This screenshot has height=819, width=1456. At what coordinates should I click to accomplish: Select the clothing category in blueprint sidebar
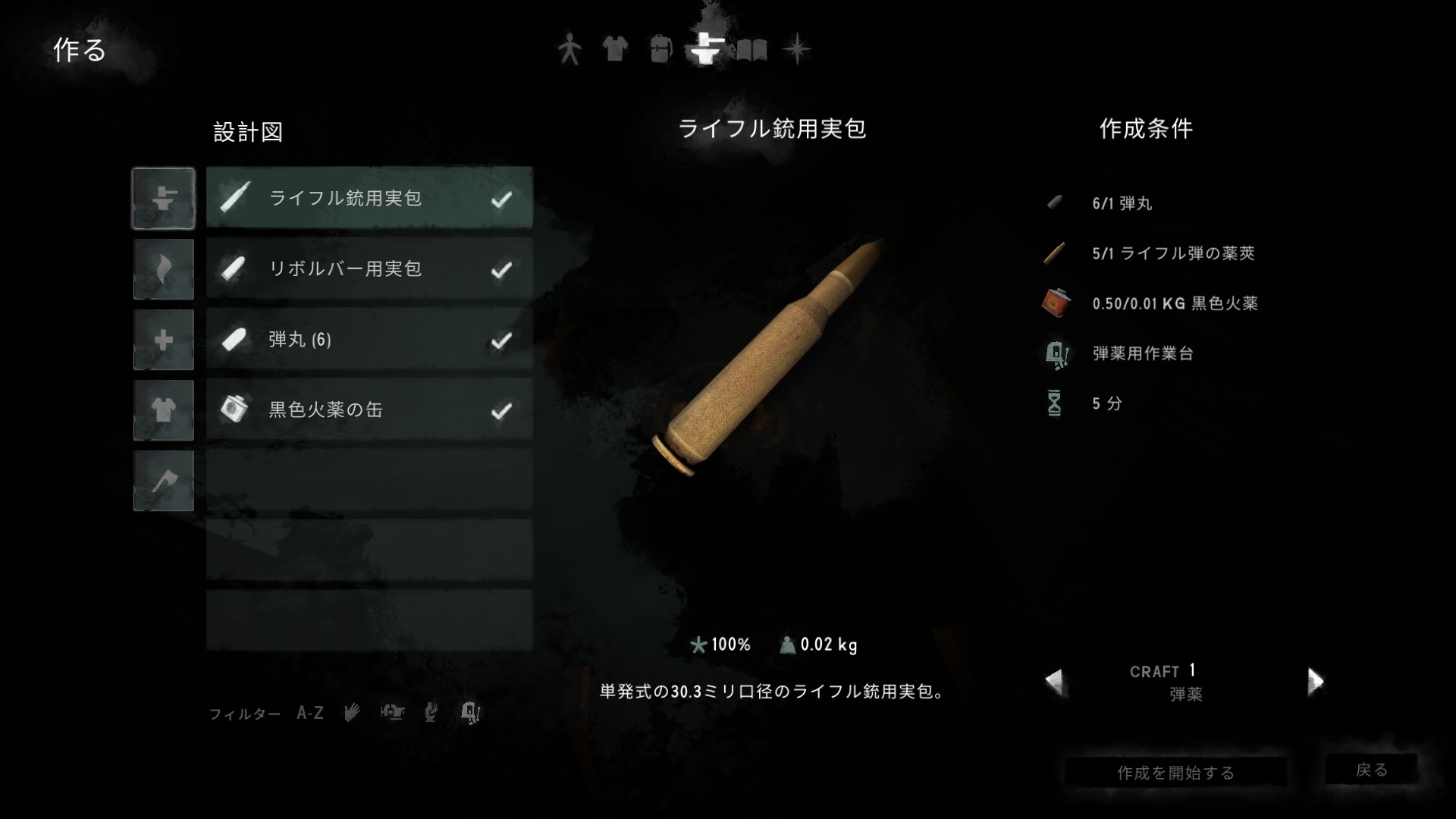(164, 410)
